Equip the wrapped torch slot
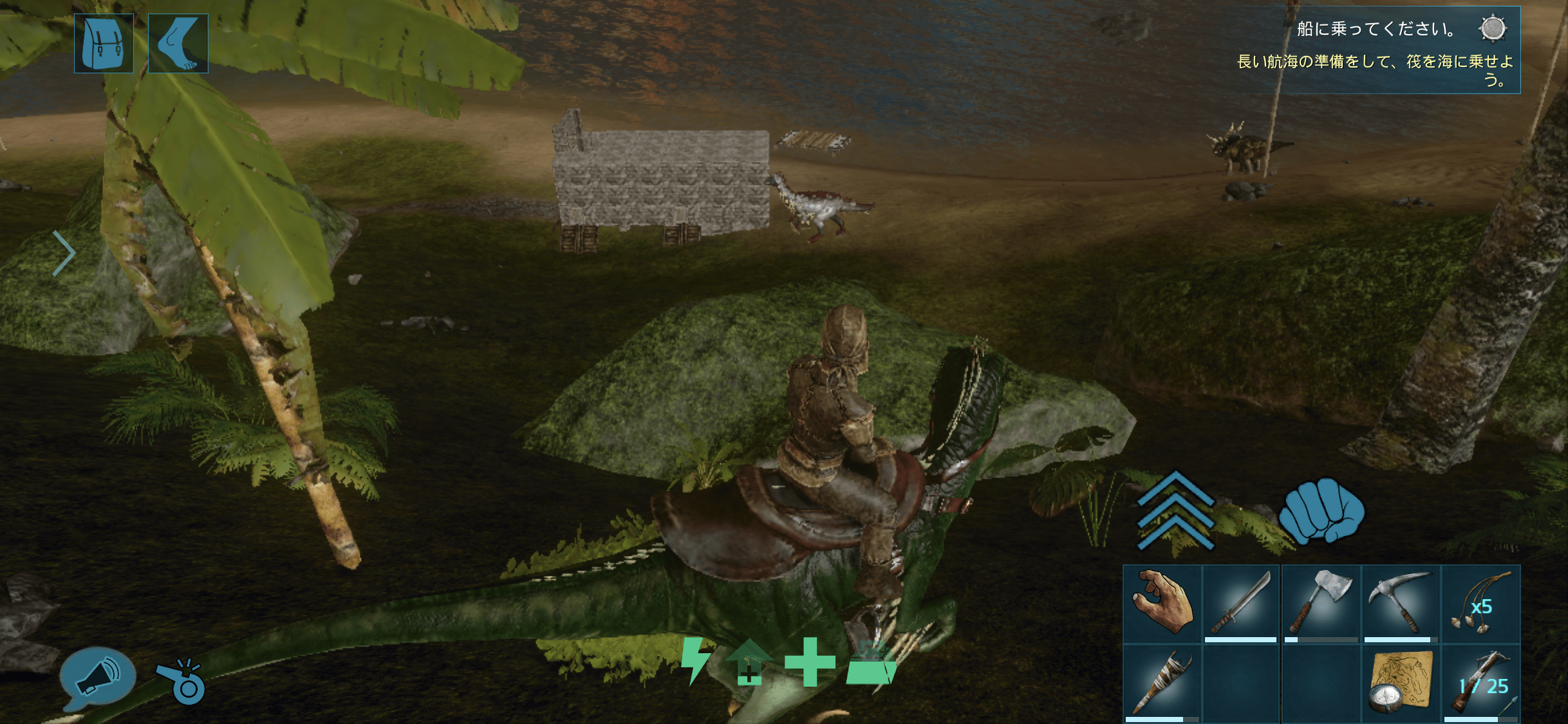Screen dimensions: 1568x724 (1162, 683)
